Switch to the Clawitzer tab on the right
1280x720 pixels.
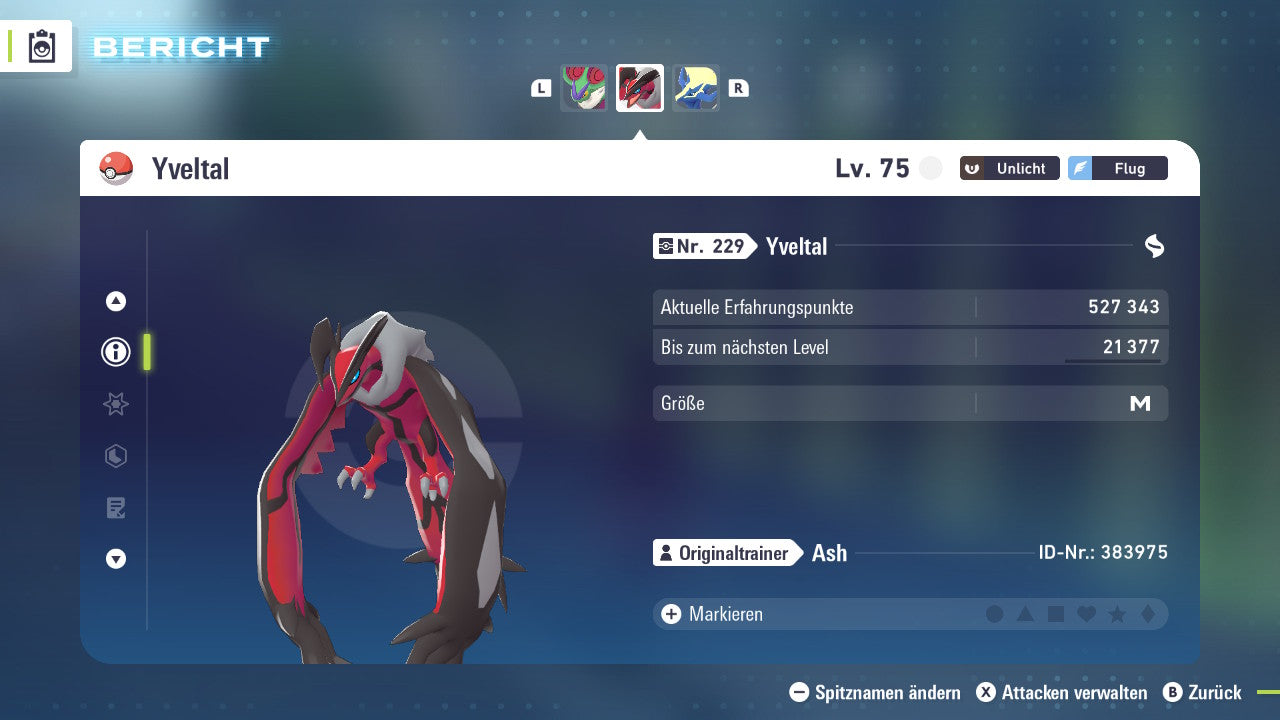point(695,87)
